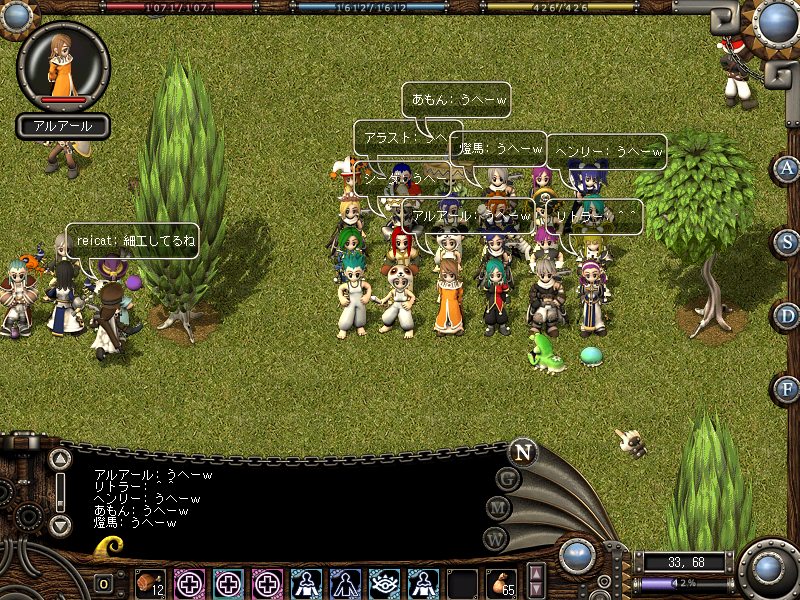Click the top-right corner blue orb
The width and height of the screenshot is (800, 600).
[775, 20]
